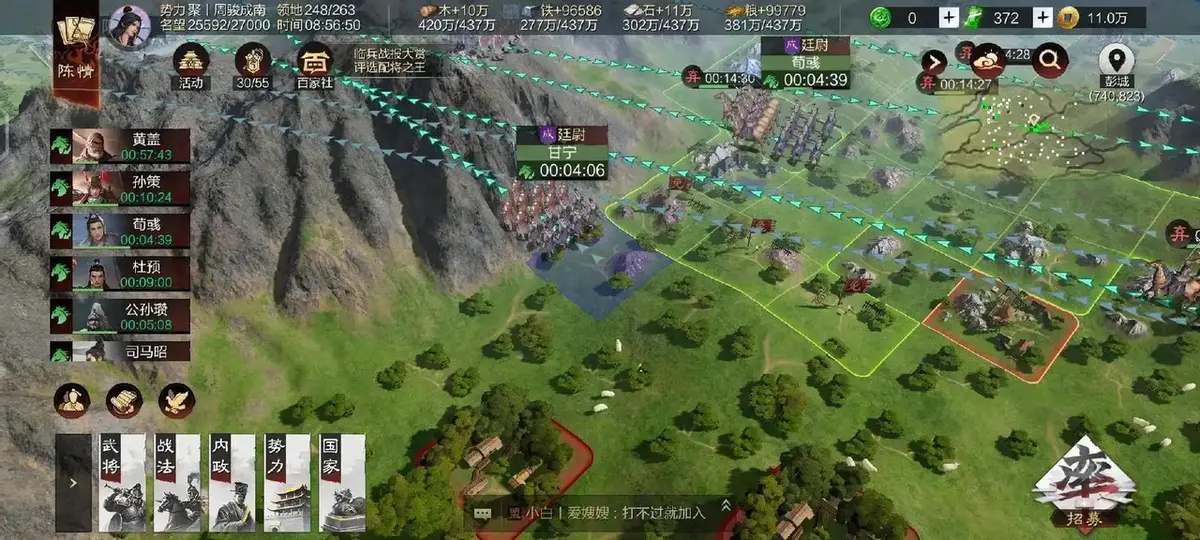The height and width of the screenshot is (540, 1200).
Task: Open the 势力 faction menu
Action: point(286,482)
